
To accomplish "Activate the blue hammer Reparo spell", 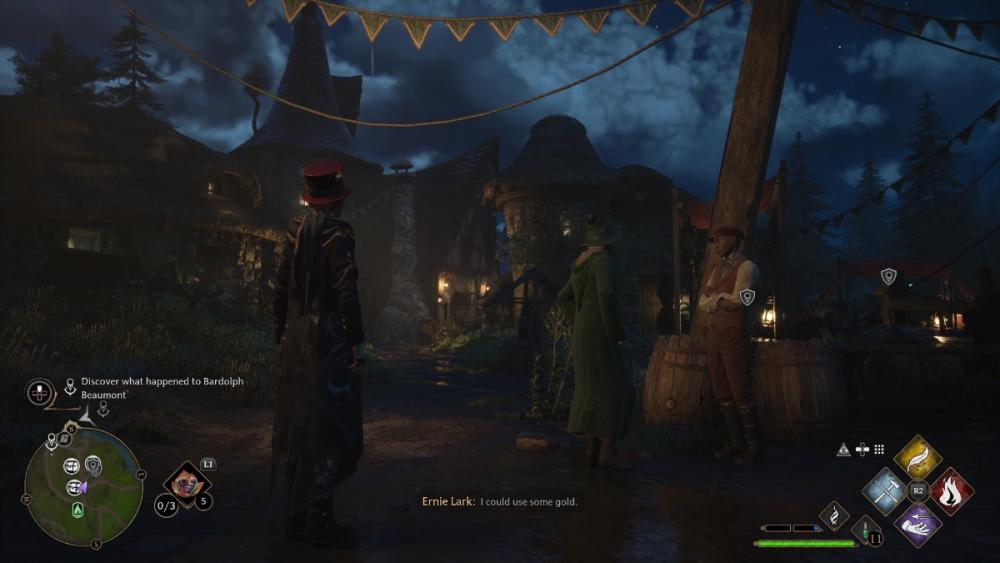I will click(884, 491).
